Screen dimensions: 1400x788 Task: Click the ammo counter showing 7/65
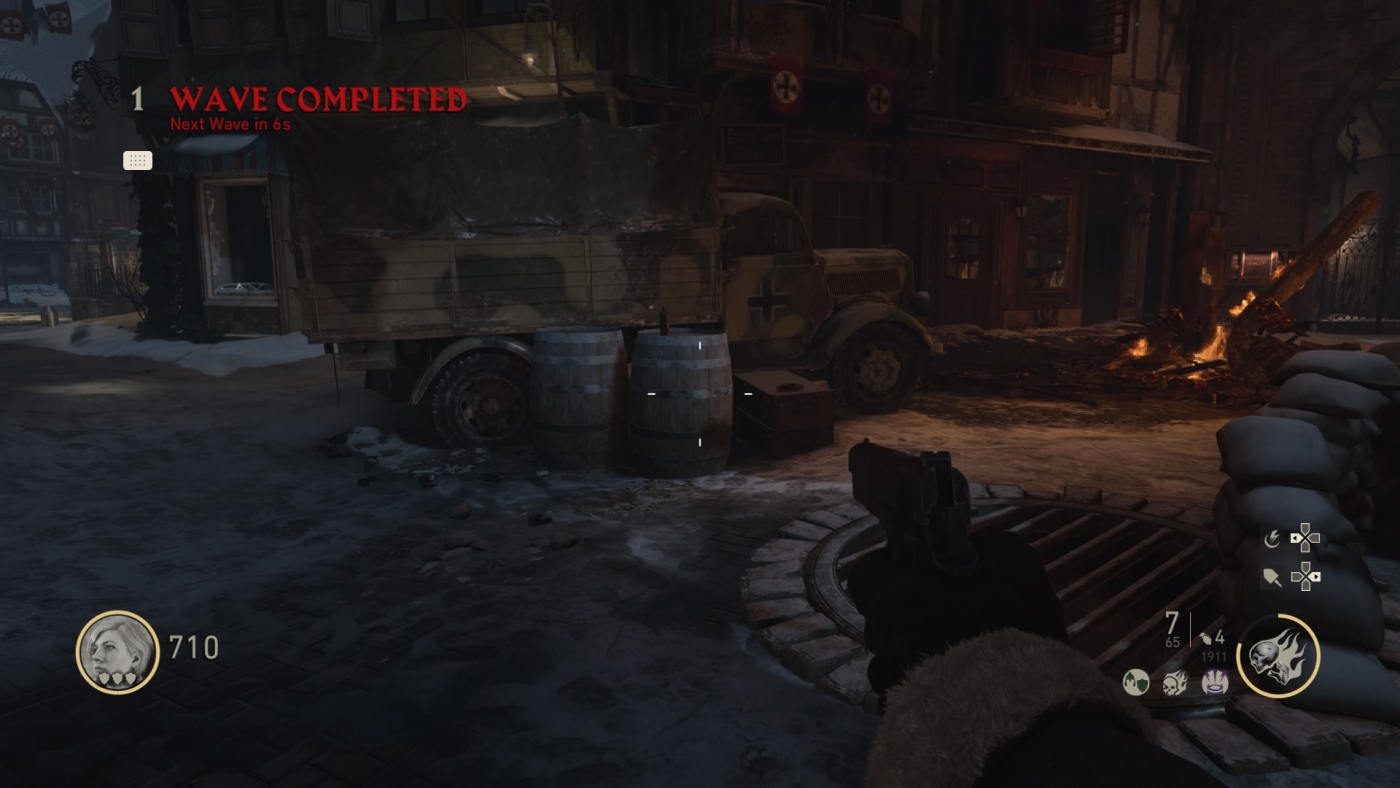click(x=1171, y=628)
